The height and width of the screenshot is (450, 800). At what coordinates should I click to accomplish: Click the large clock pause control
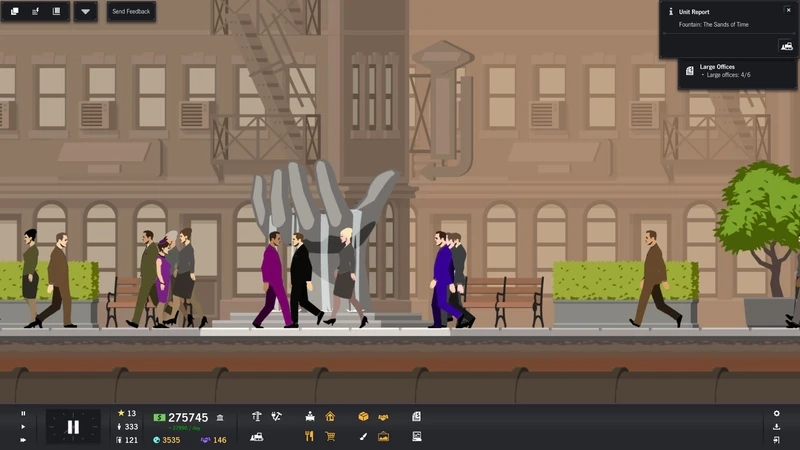point(73,427)
